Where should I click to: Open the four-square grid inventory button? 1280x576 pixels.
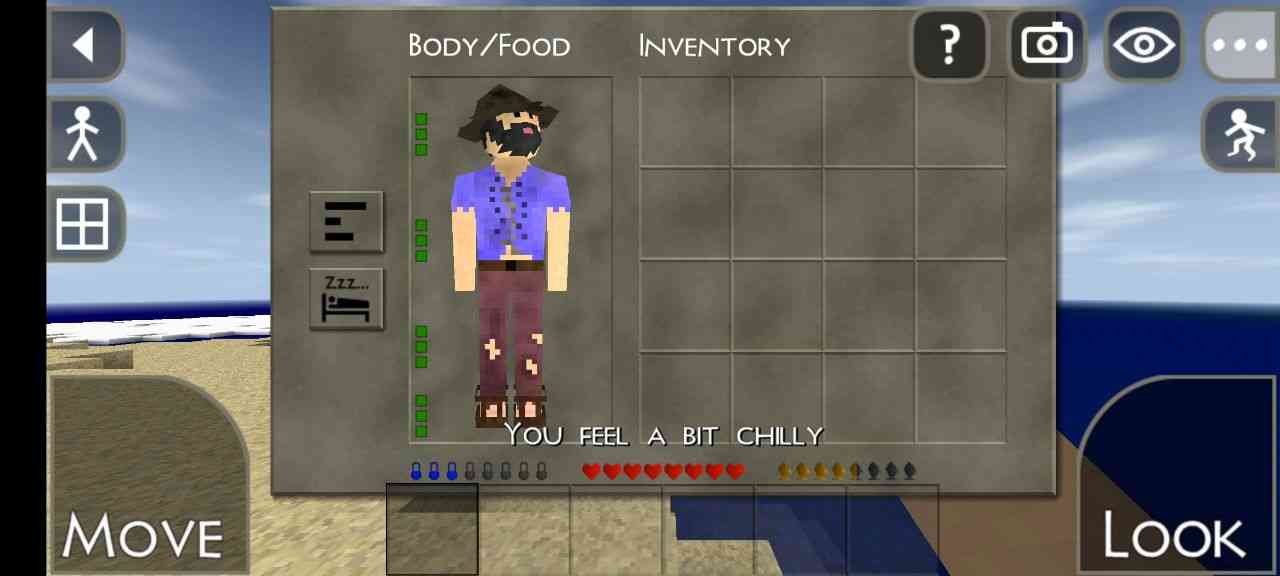pos(84,223)
